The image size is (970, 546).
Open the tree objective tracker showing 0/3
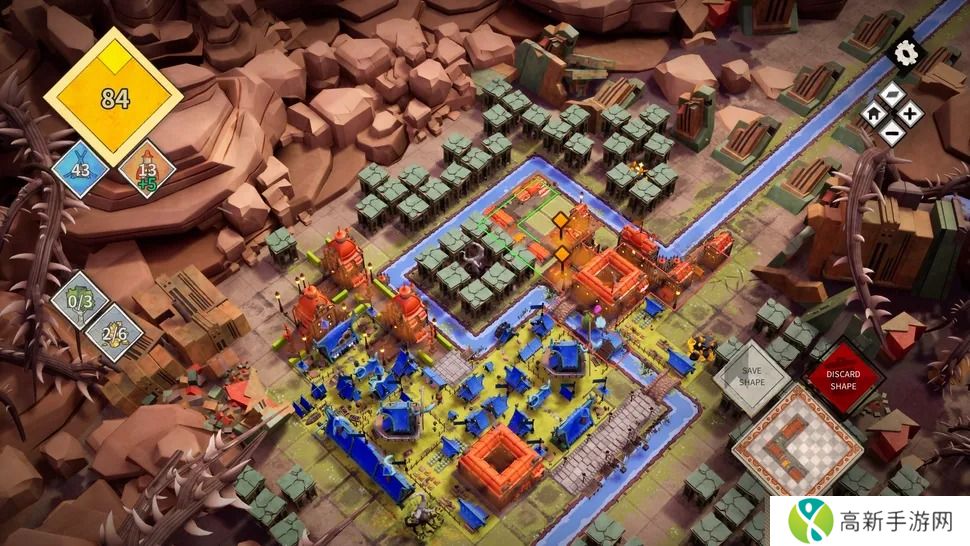pyautogui.click(x=80, y=300)
